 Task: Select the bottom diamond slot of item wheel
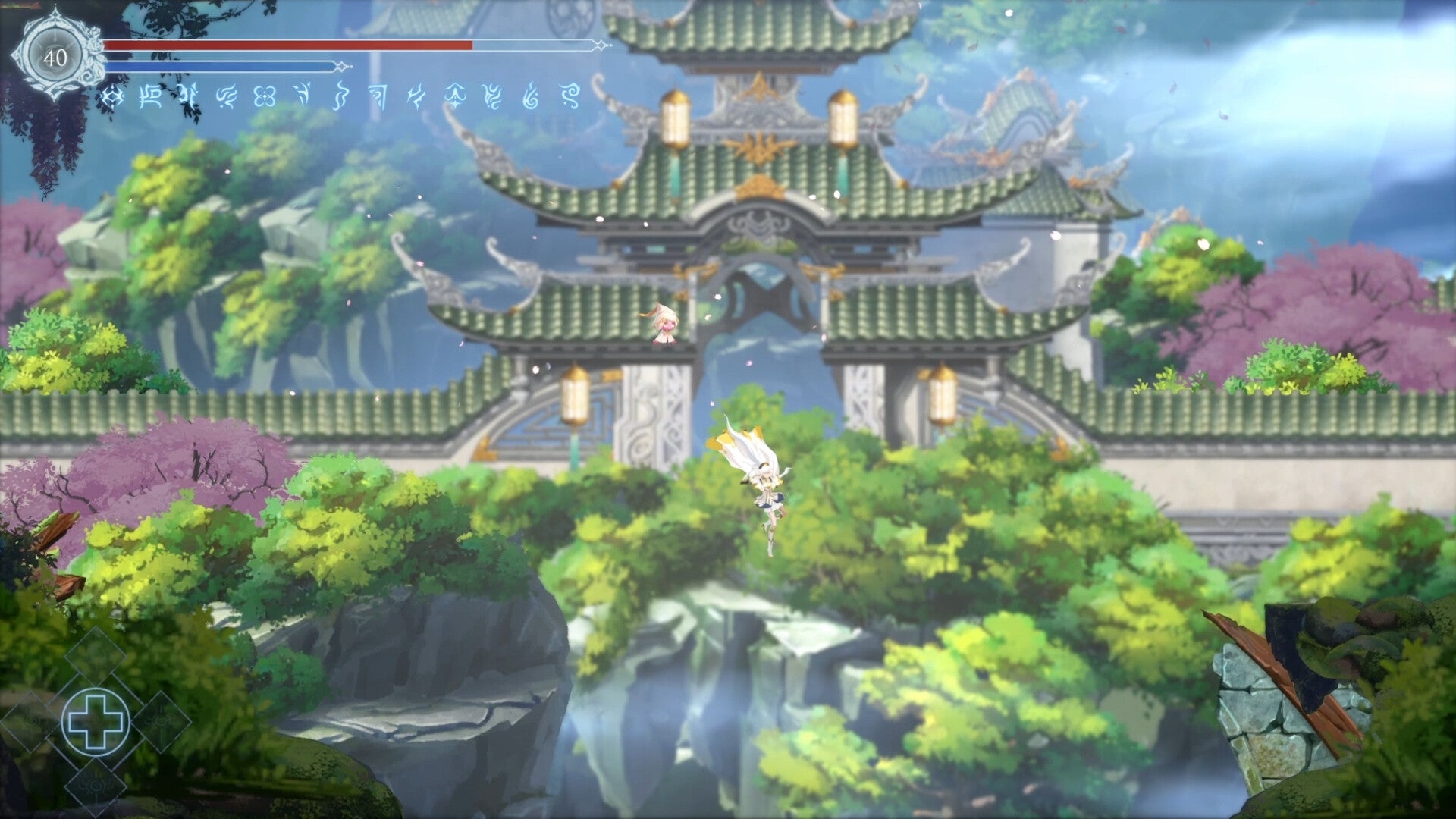(x=93, y=785)
